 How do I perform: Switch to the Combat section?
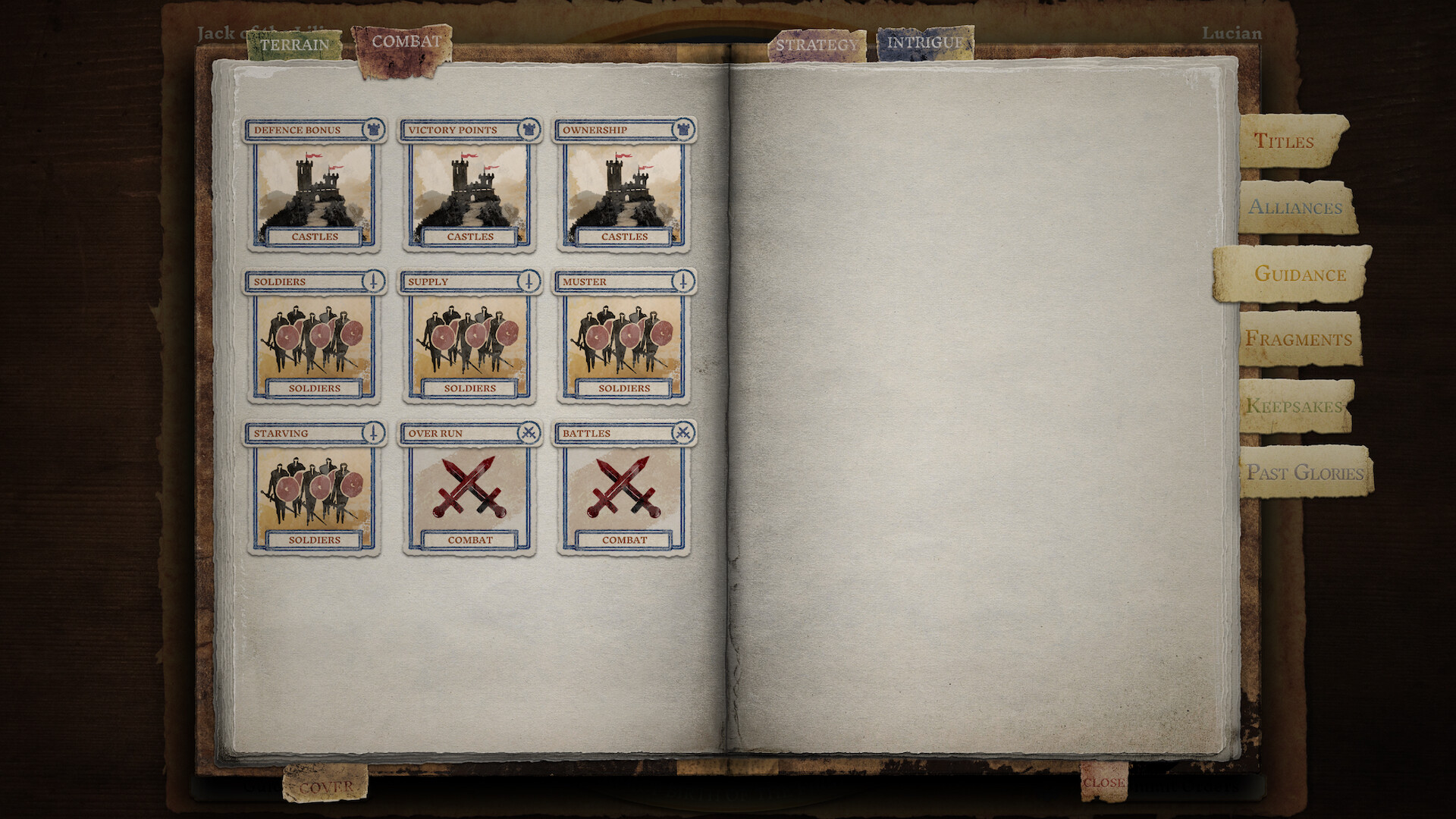[x=406, y=42]
